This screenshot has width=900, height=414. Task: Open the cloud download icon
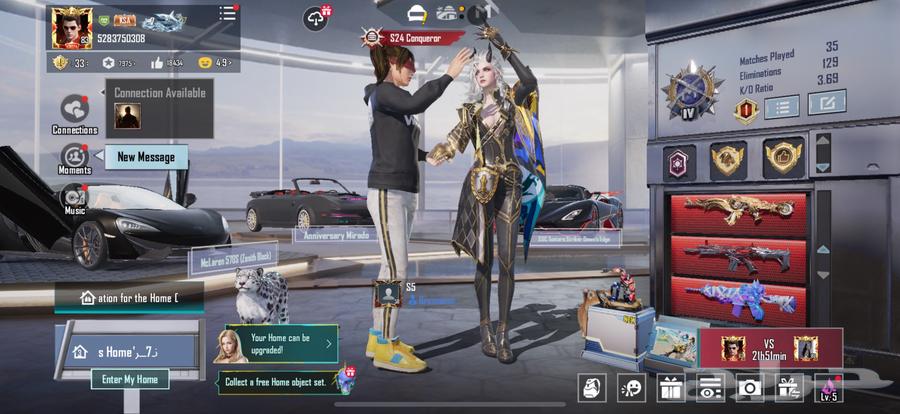tap(317, 17)
